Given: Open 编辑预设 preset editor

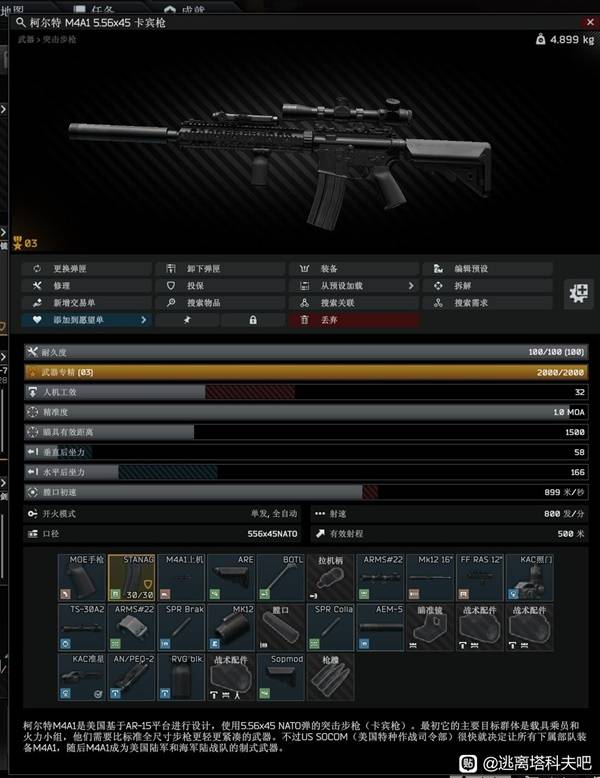Looking at the screenshot, I should click(x=487, y=269).
